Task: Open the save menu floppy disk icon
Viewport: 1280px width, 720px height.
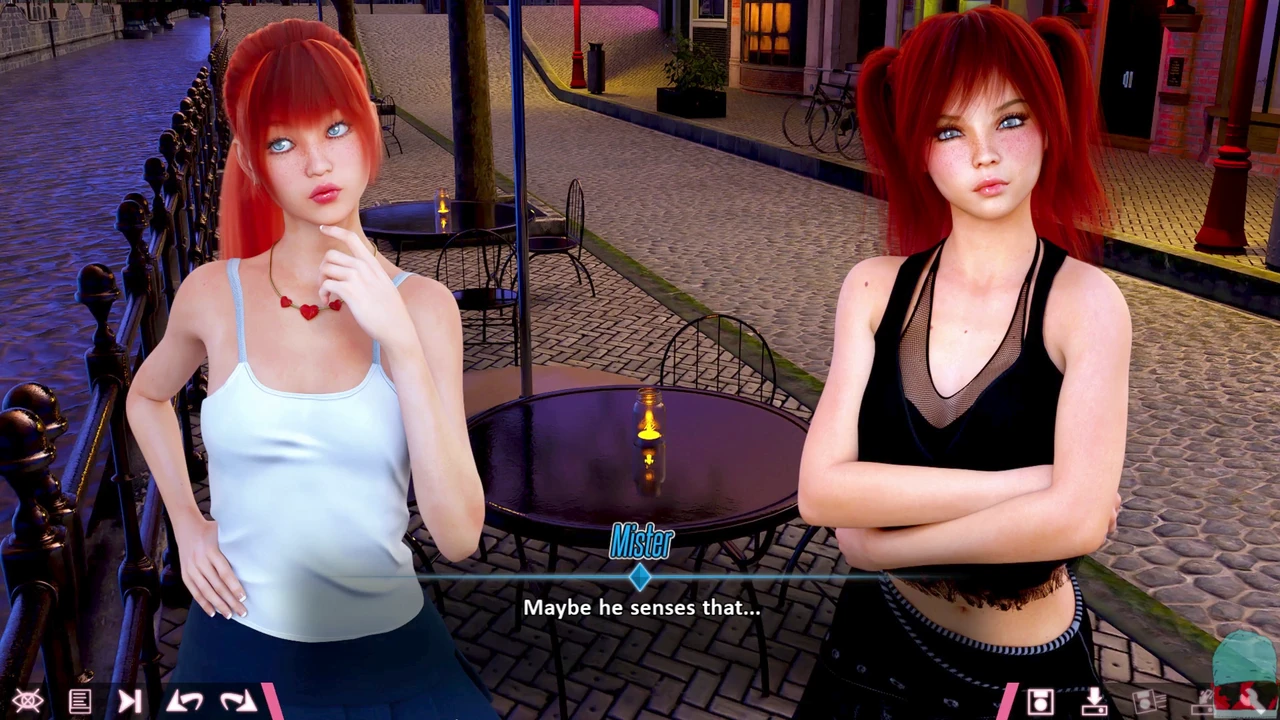Action: pos(1040,702)
